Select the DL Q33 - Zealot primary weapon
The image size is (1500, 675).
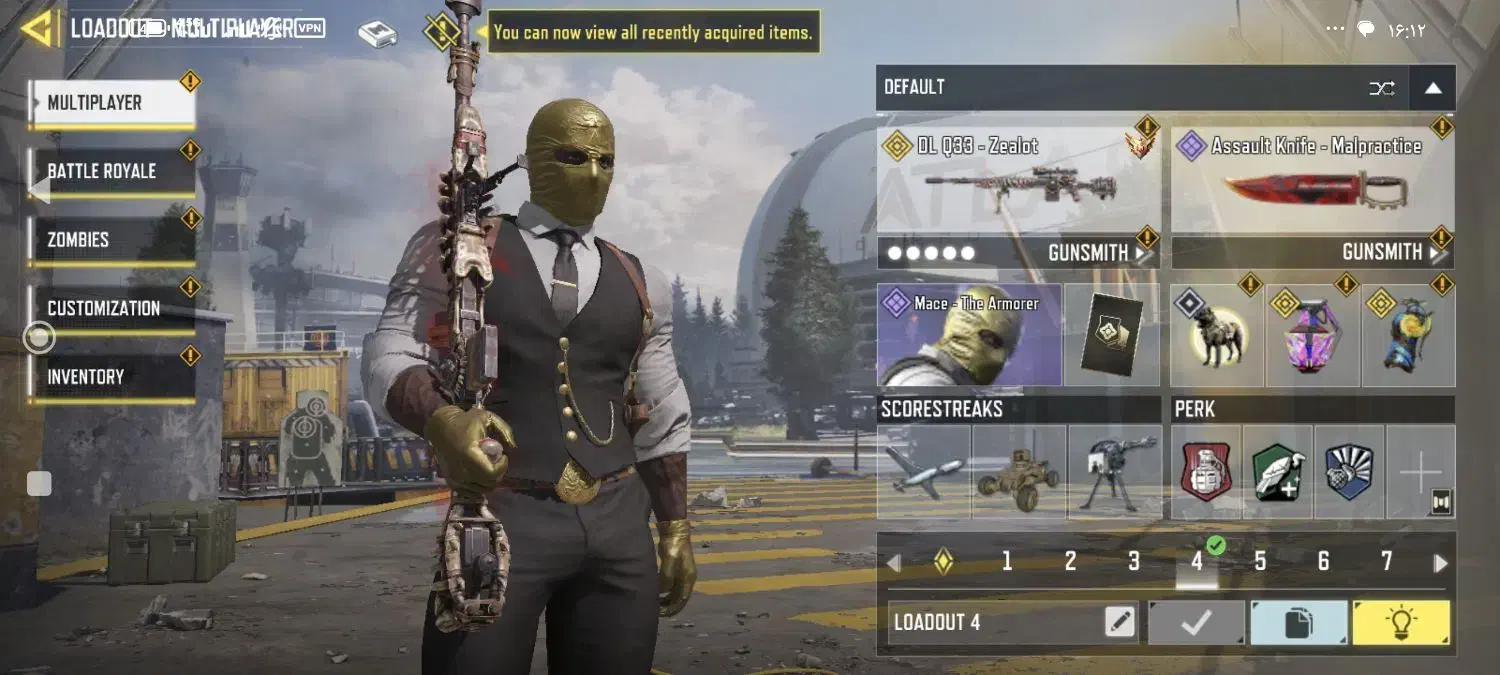click(x=1018, y=181)
